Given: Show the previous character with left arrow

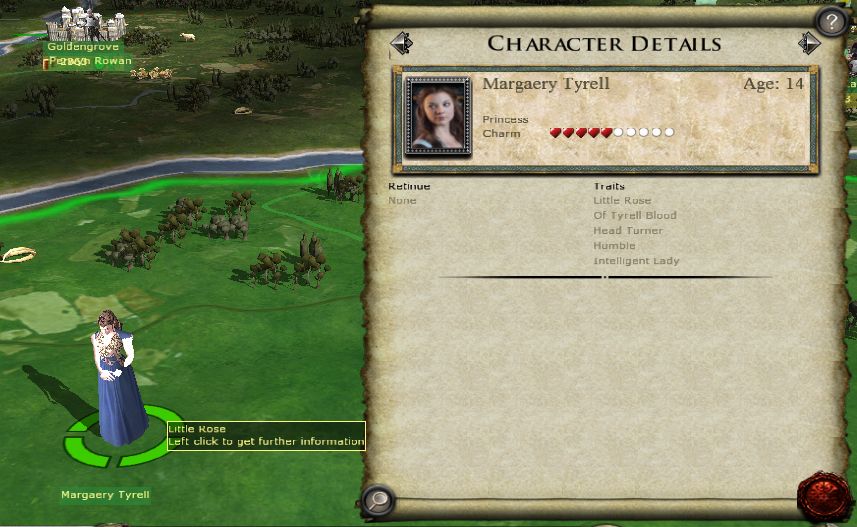Looking at the screenshot, I should coord(401,44).
